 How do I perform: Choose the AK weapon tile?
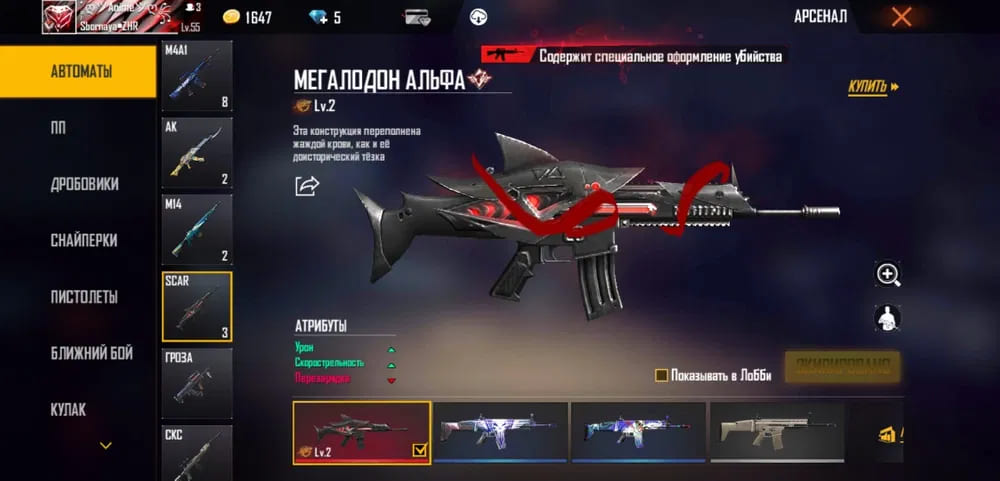[197, 152]
